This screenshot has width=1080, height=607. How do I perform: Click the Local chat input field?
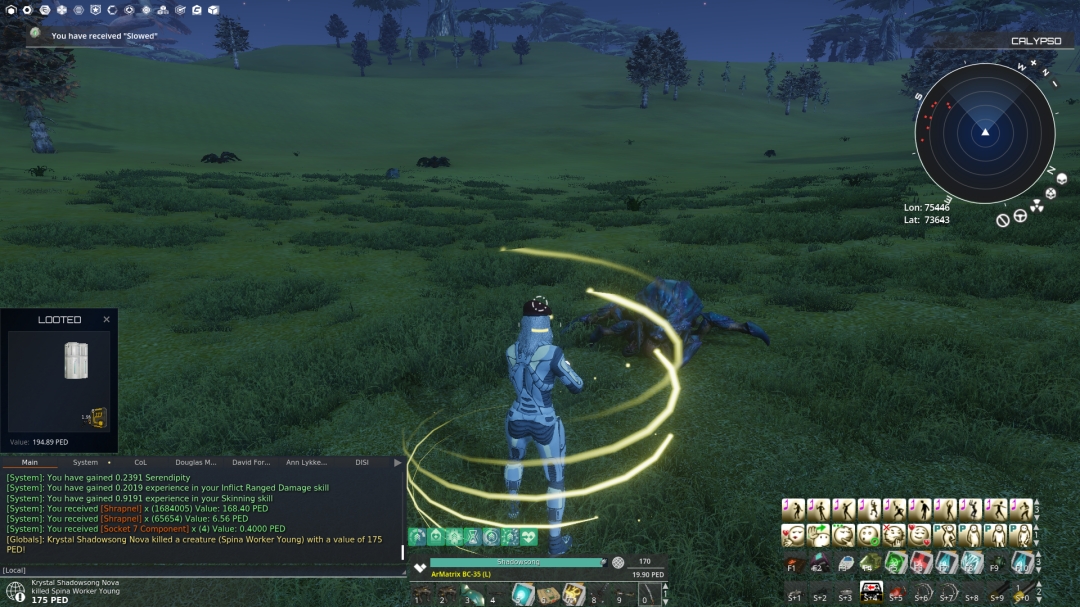[x=200, y=570]
